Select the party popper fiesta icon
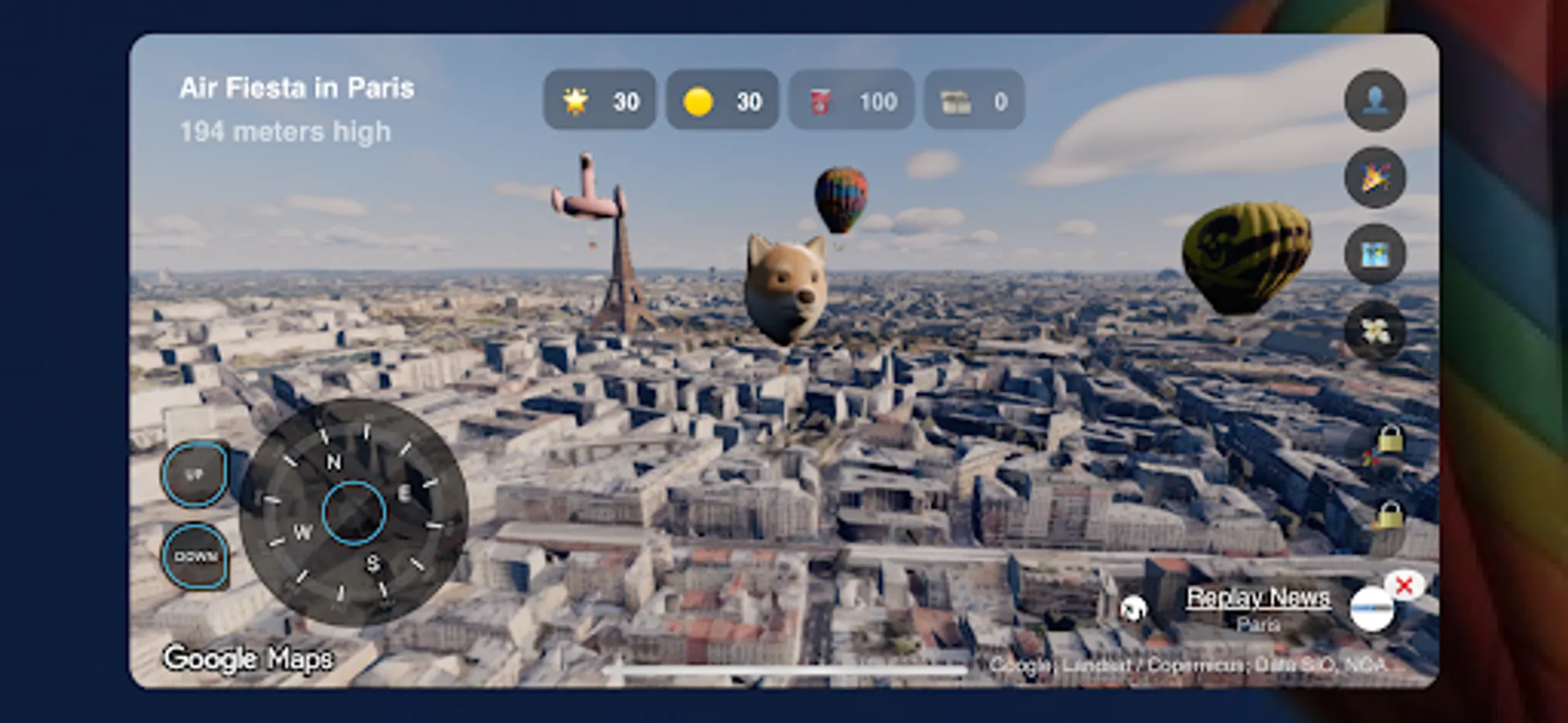The image size is (1568, 723). tap(1375, 178)
